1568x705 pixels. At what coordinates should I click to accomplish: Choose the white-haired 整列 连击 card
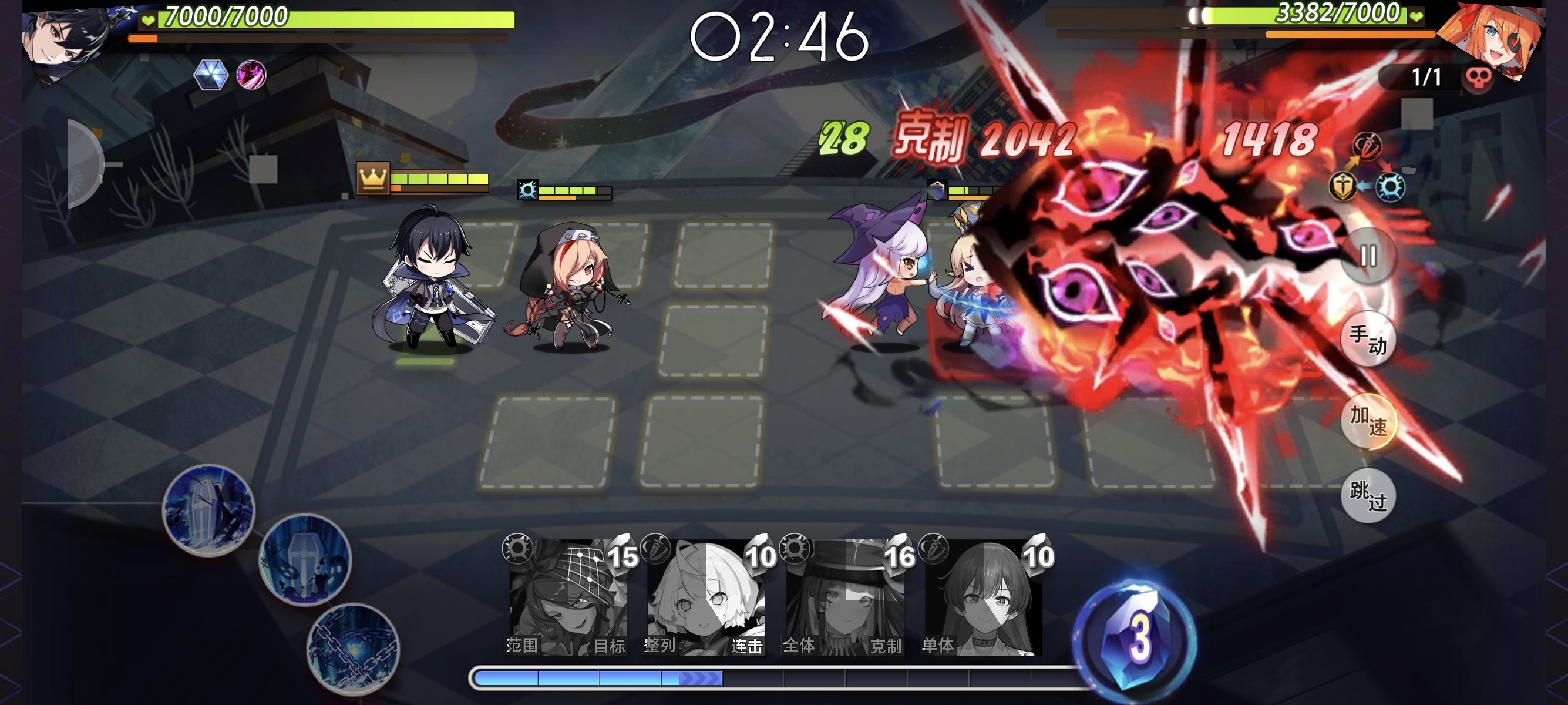(x=705, y=597)
